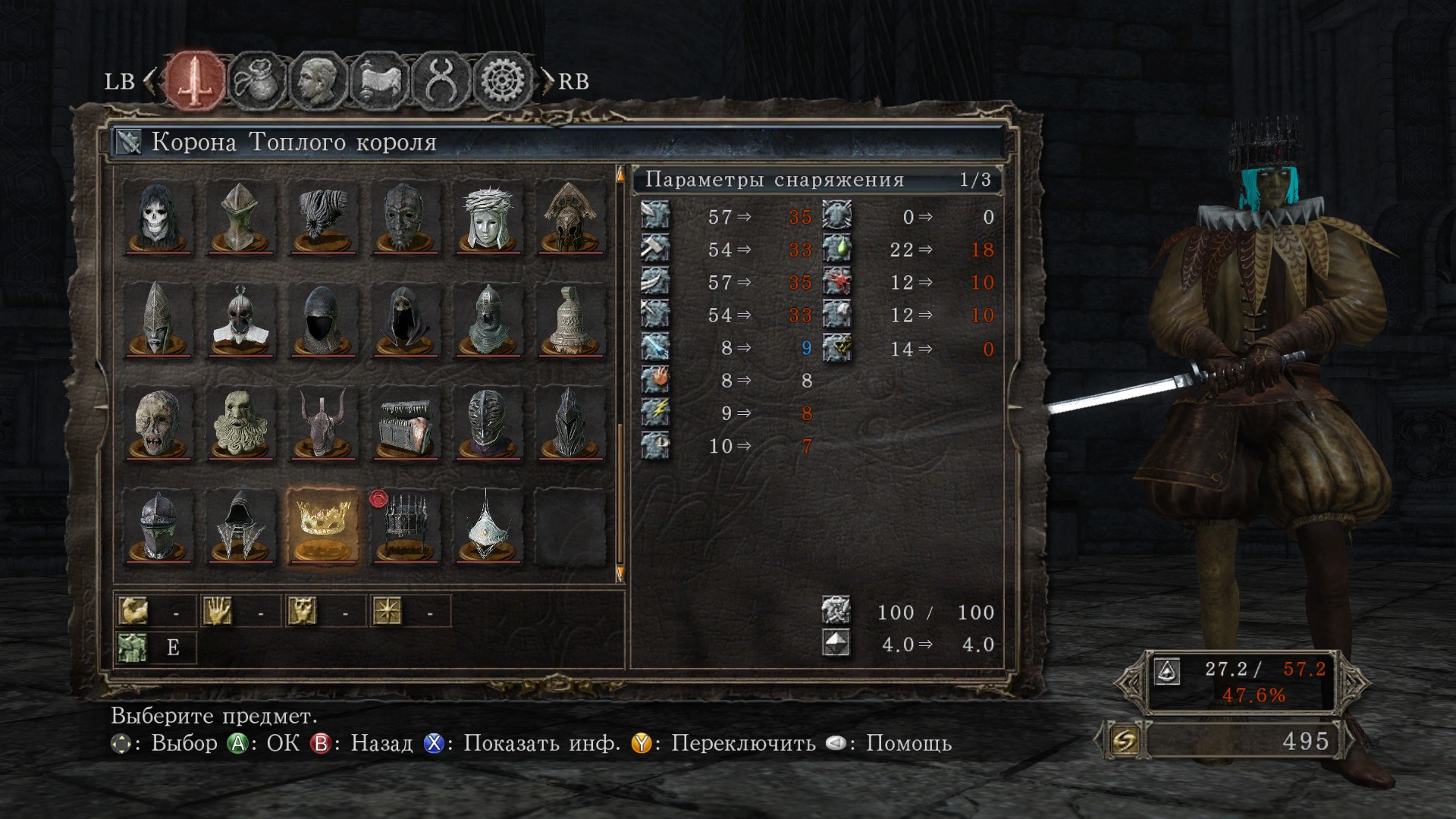Equip the toothed mimic chest head
This screenshot has height=819, width=1456.
tap(405, 422)
